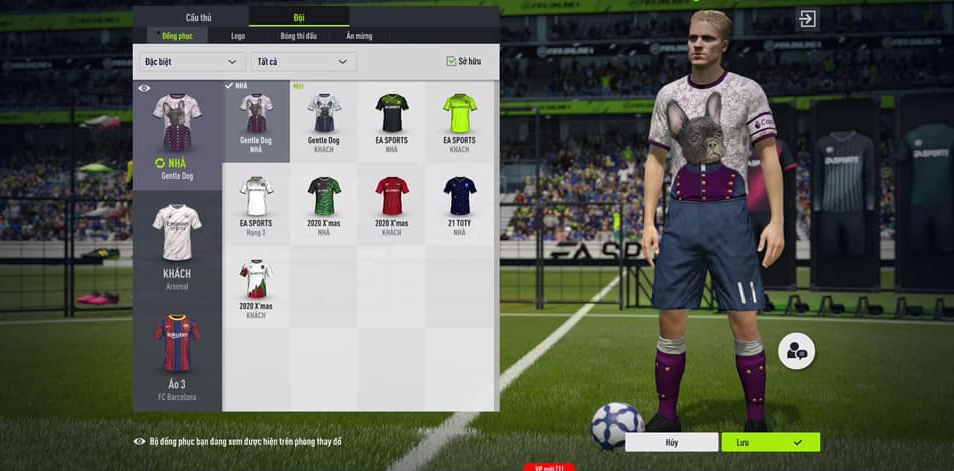Open the Logo sub-tab
This screenshot has width=954, height=471.
point(238,36)
